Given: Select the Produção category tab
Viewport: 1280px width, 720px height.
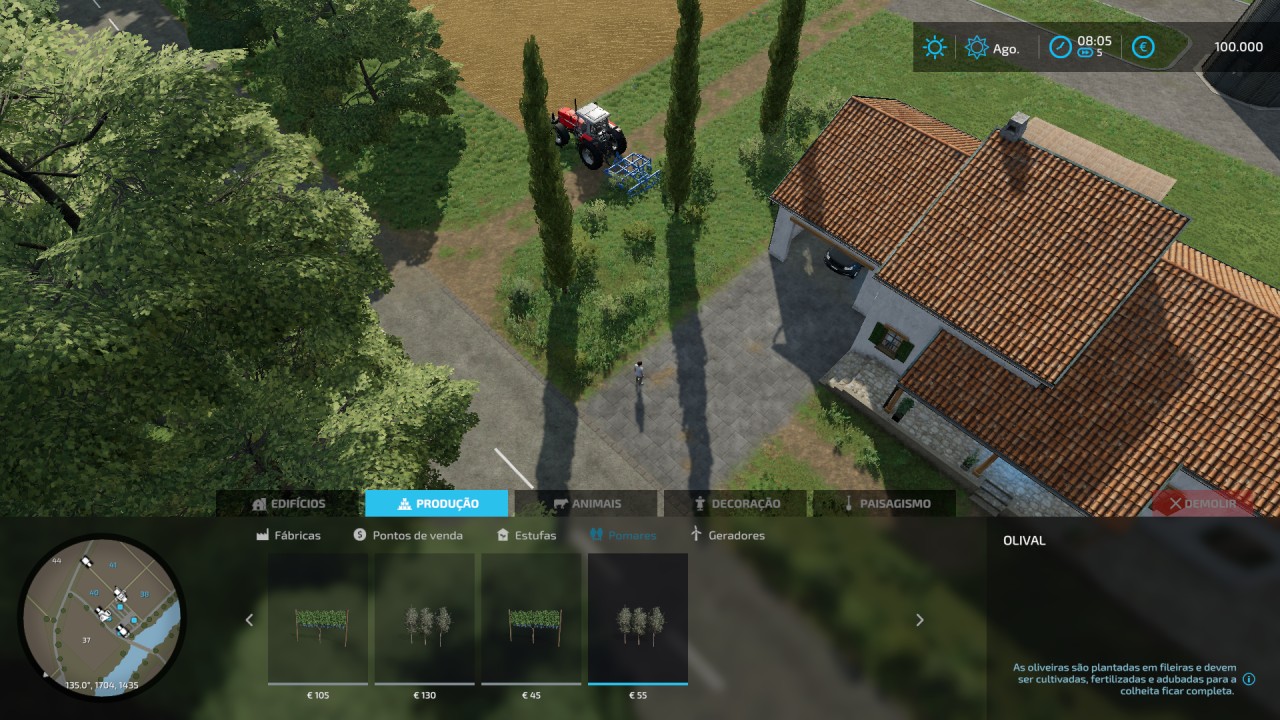Looking at the screenshot, I should [437, 504].
